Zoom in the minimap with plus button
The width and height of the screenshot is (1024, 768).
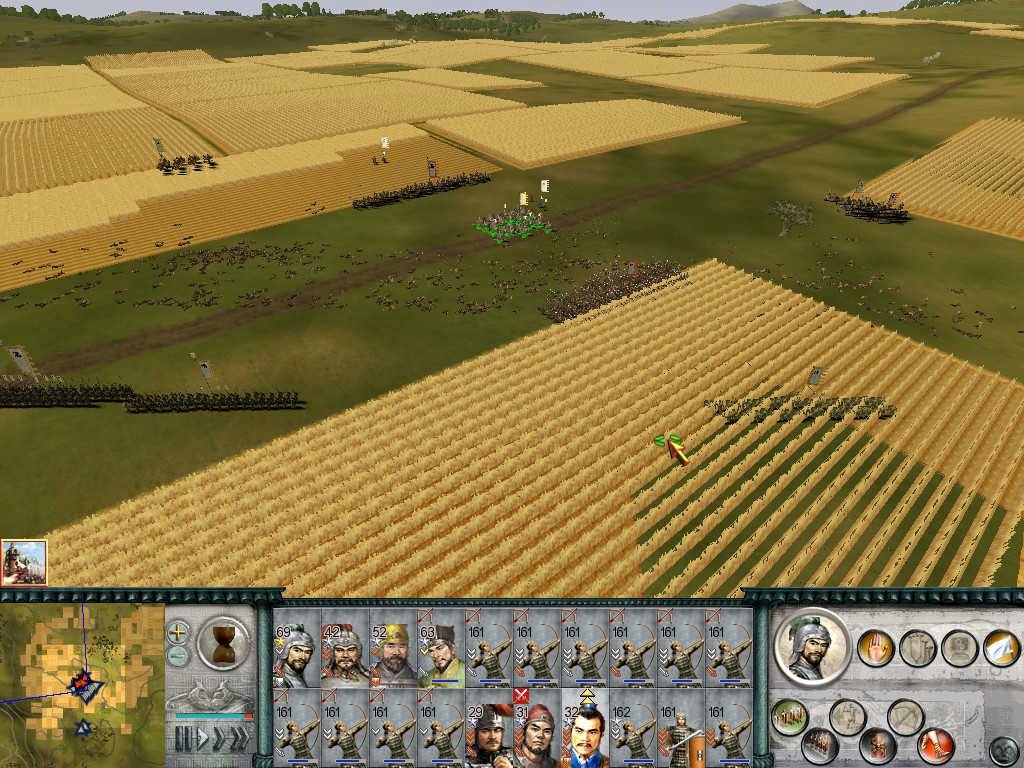point(178,632)
